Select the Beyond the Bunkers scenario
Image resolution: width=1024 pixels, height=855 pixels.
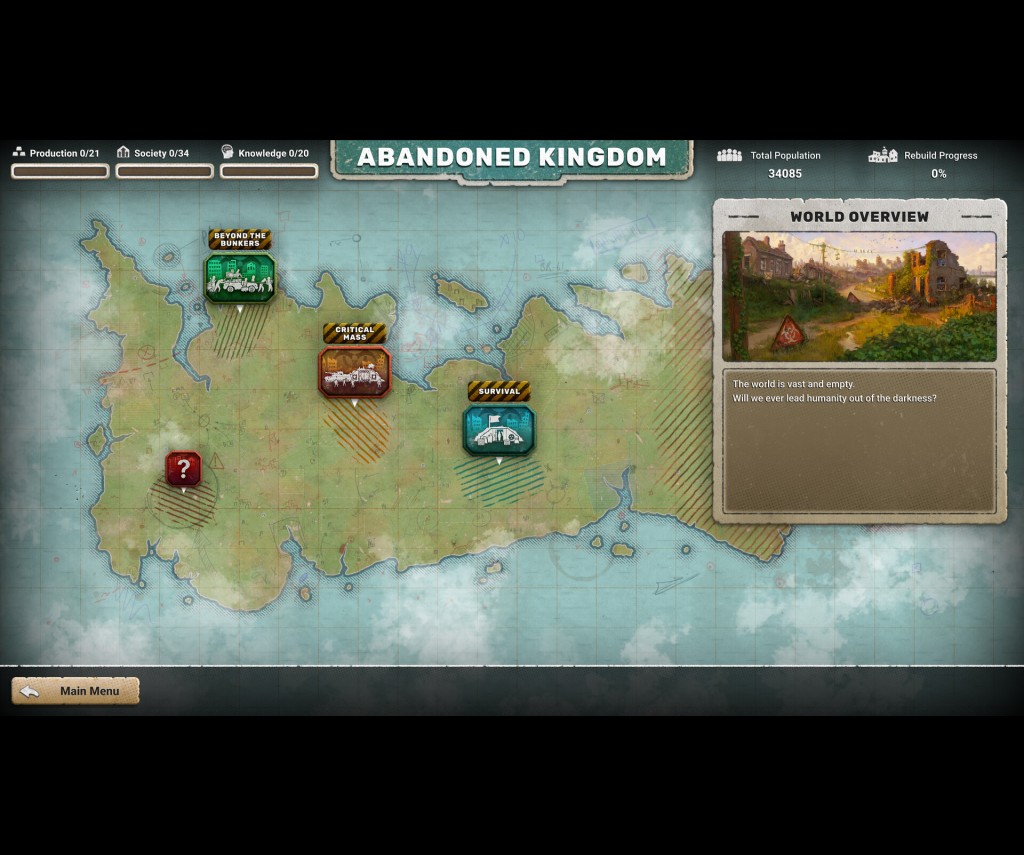coord(240,277)
